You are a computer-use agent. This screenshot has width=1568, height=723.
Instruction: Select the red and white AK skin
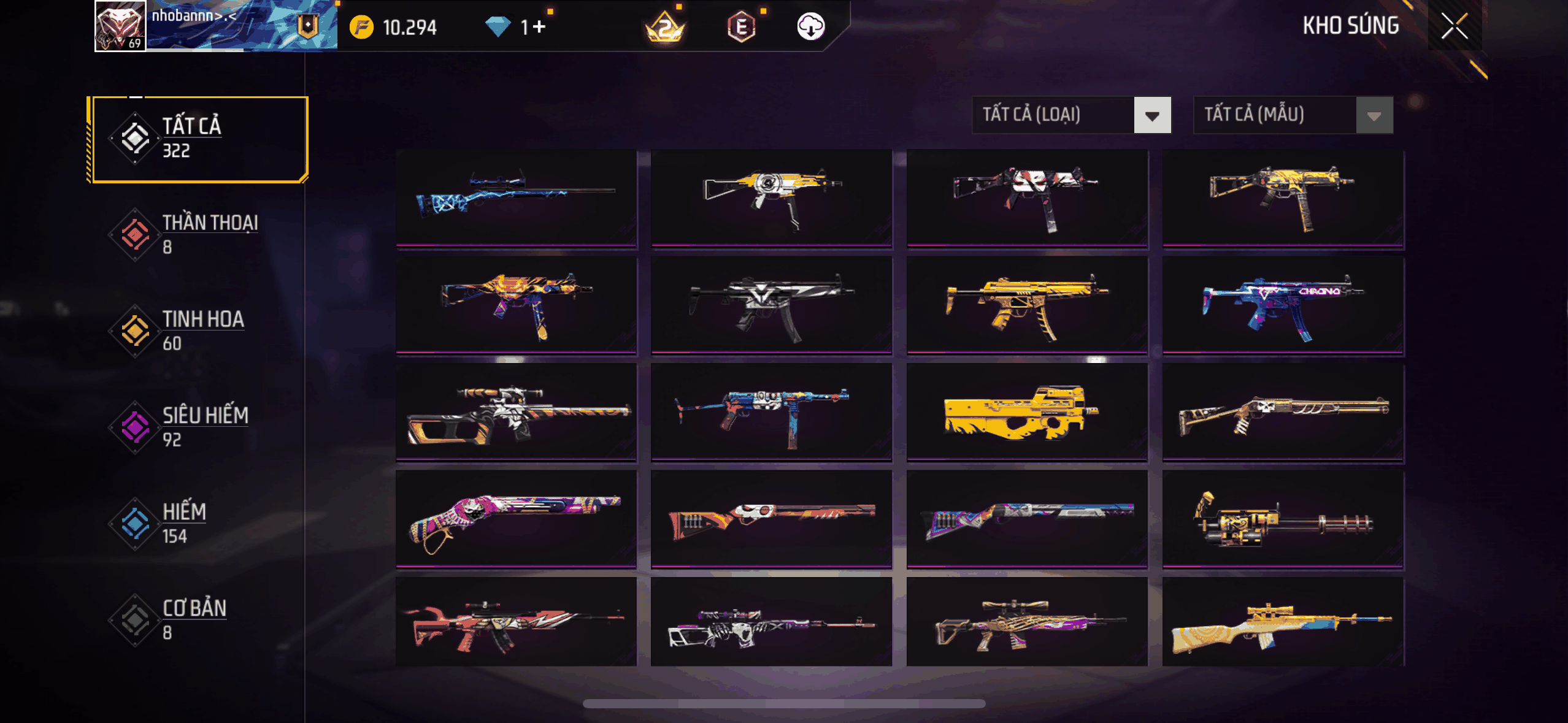coord(517,622)
